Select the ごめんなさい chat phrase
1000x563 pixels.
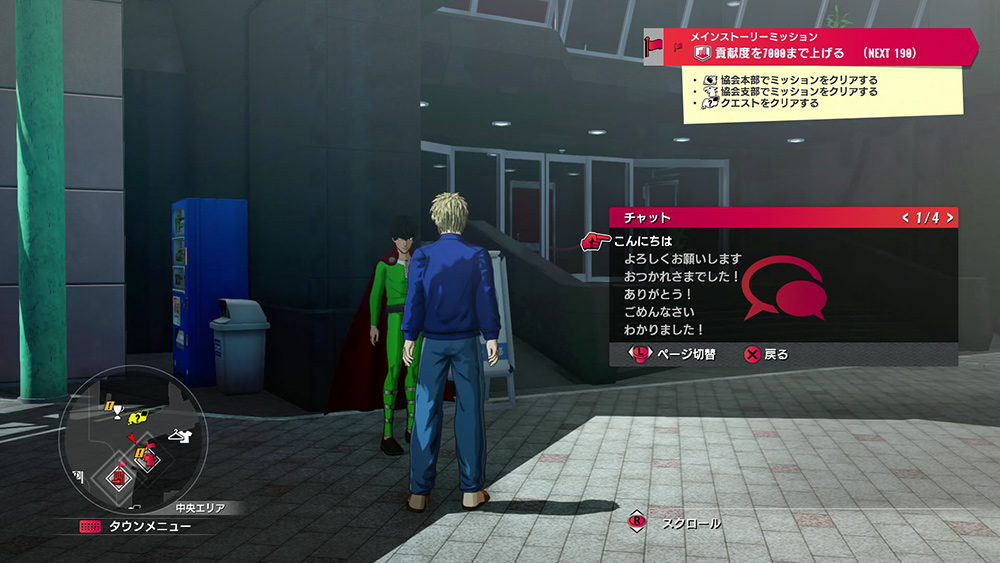click(658, 311)
